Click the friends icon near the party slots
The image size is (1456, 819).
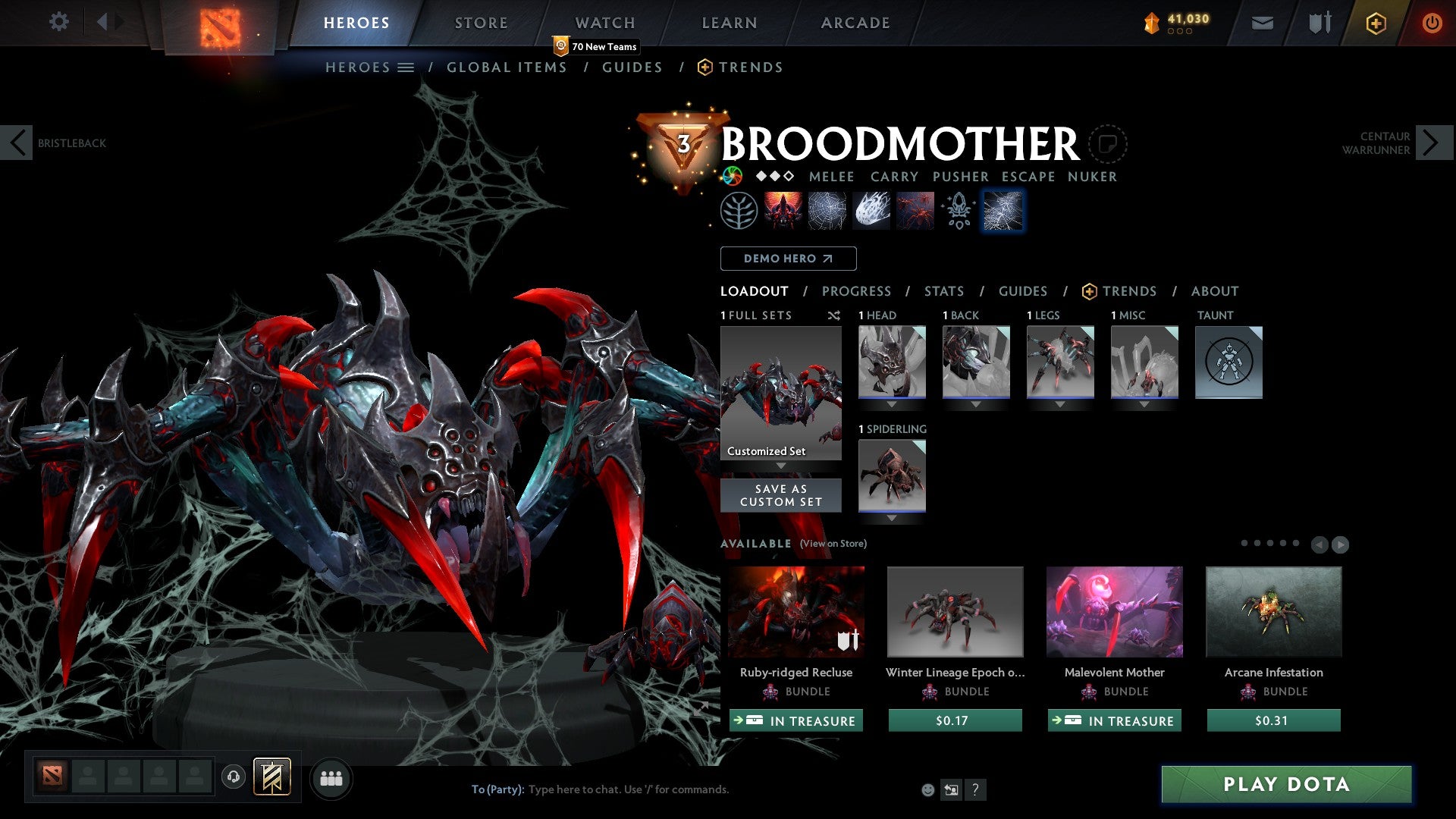[331, 778]
